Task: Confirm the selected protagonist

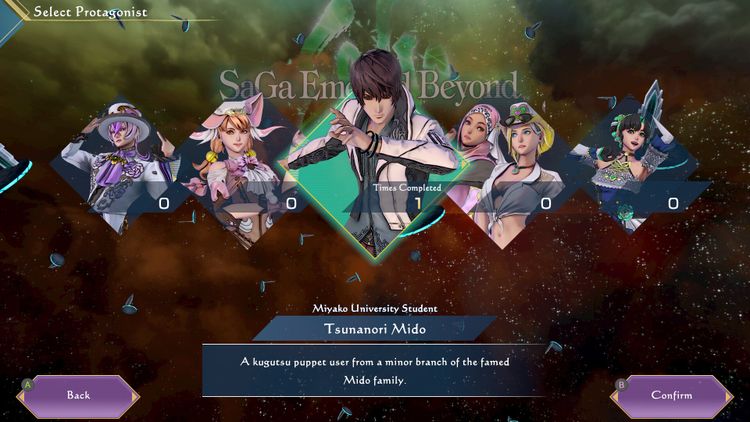Action: [671, 395]
